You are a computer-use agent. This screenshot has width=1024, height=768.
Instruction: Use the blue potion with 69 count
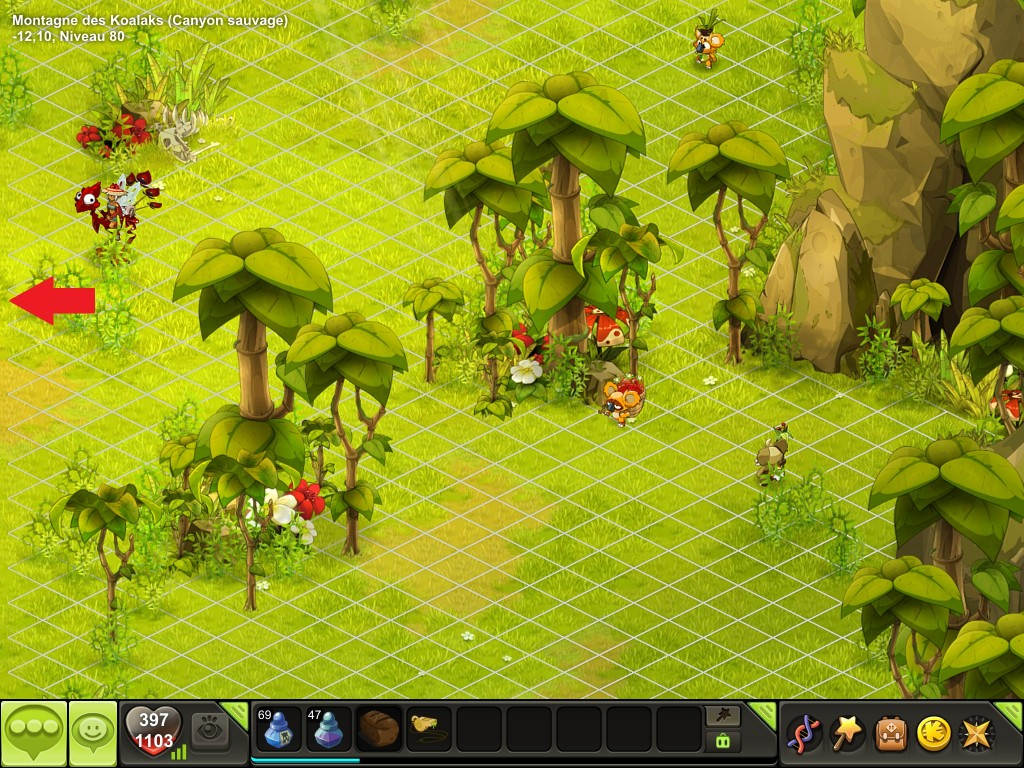tap(279, 729)
